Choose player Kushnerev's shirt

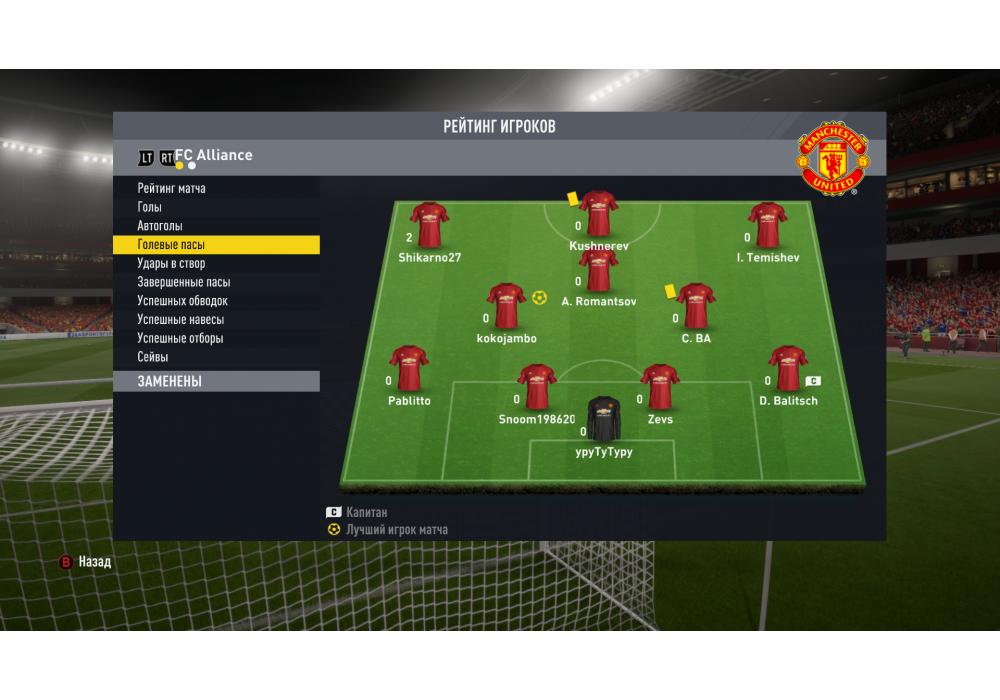[x=599, y=213]
